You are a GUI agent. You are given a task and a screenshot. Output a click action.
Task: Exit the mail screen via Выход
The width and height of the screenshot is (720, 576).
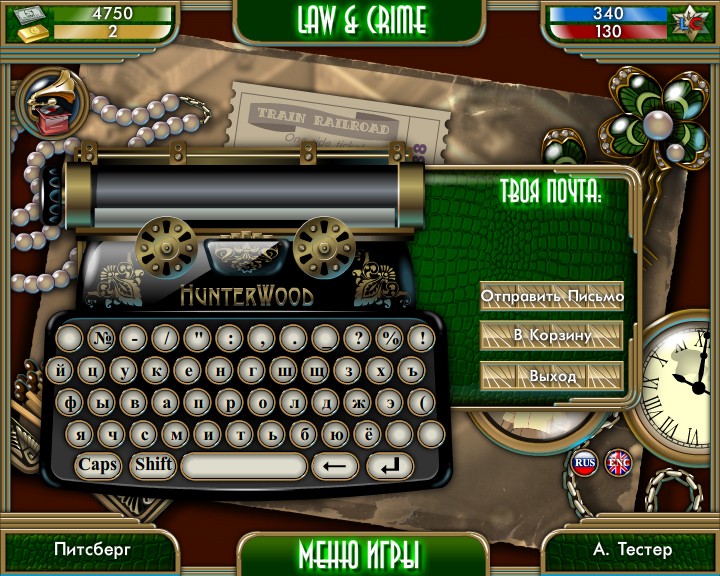552,376
